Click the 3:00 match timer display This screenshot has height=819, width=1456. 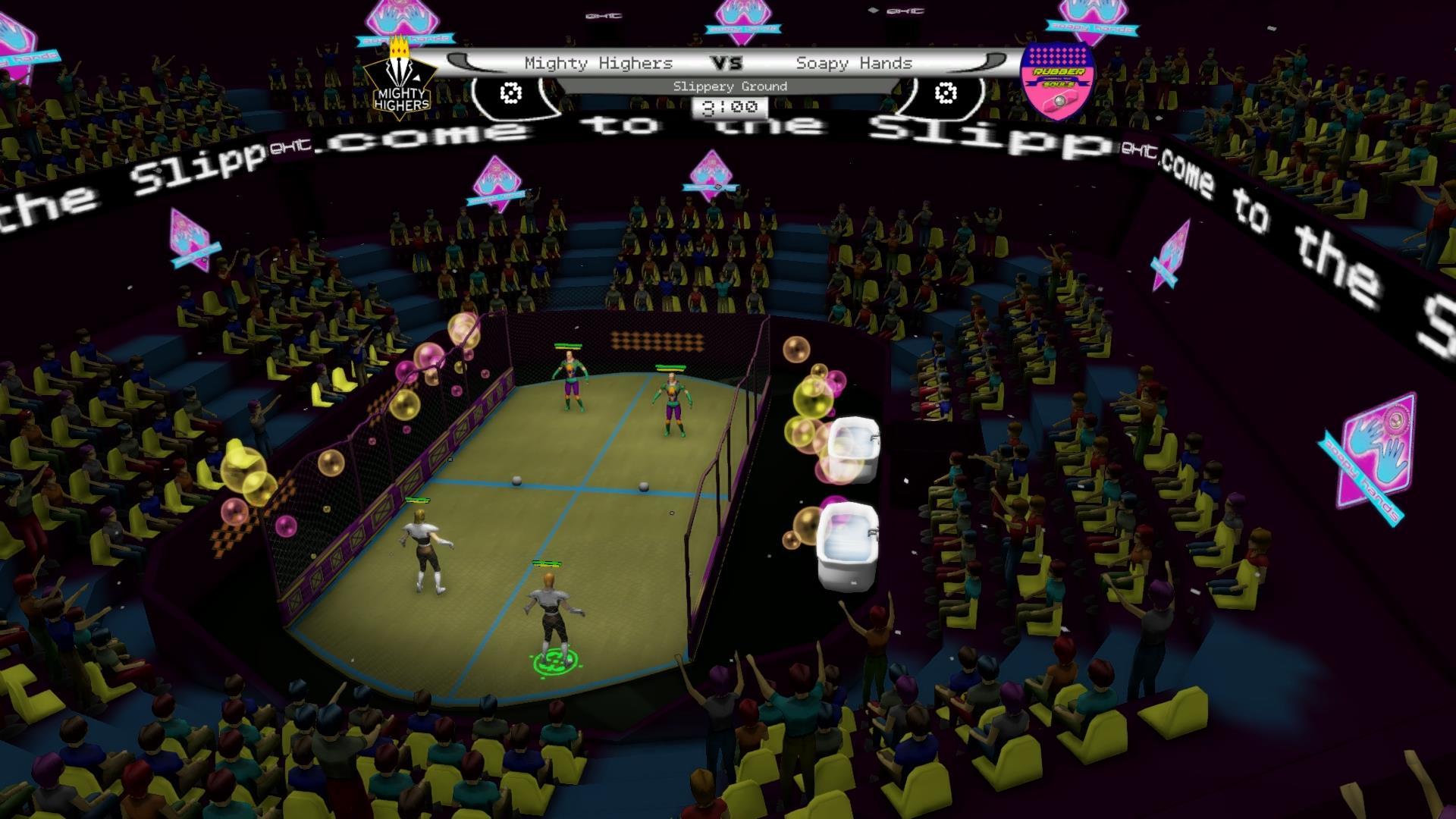click(x=730, y=106)
